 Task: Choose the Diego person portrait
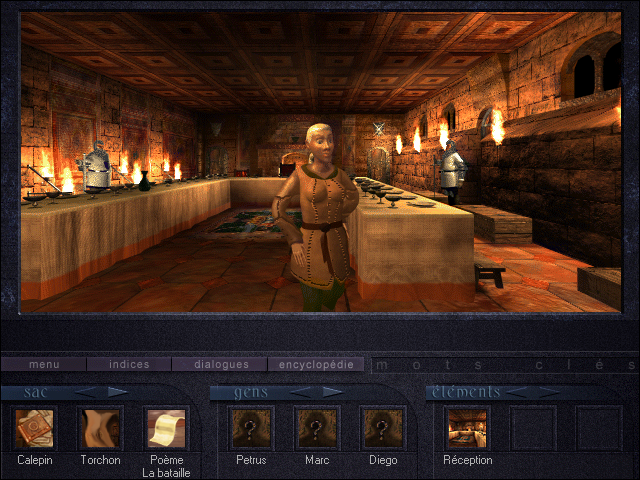[x=381, y=429]
